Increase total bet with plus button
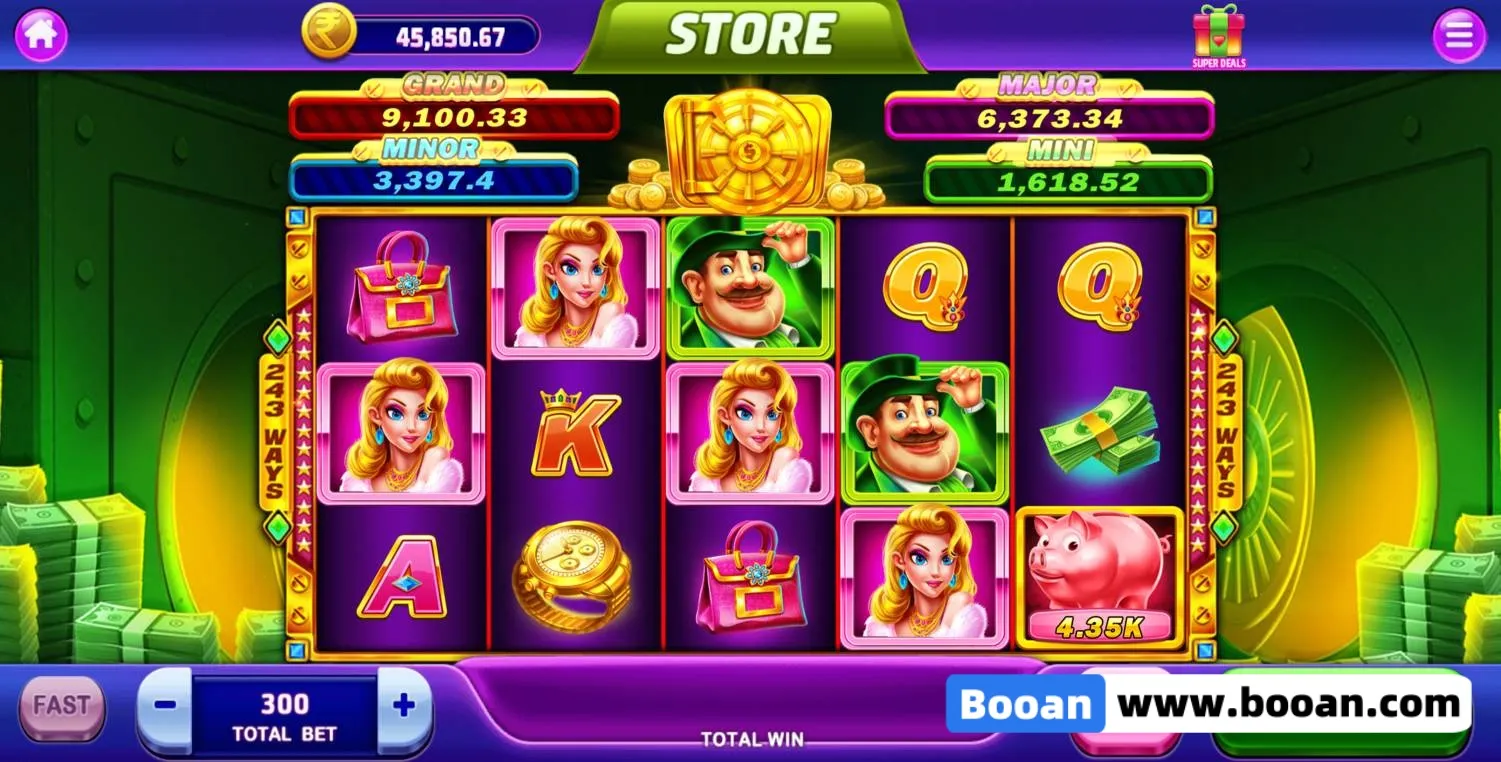Viewport: 1501px width, 762px height. pos(404,706)
